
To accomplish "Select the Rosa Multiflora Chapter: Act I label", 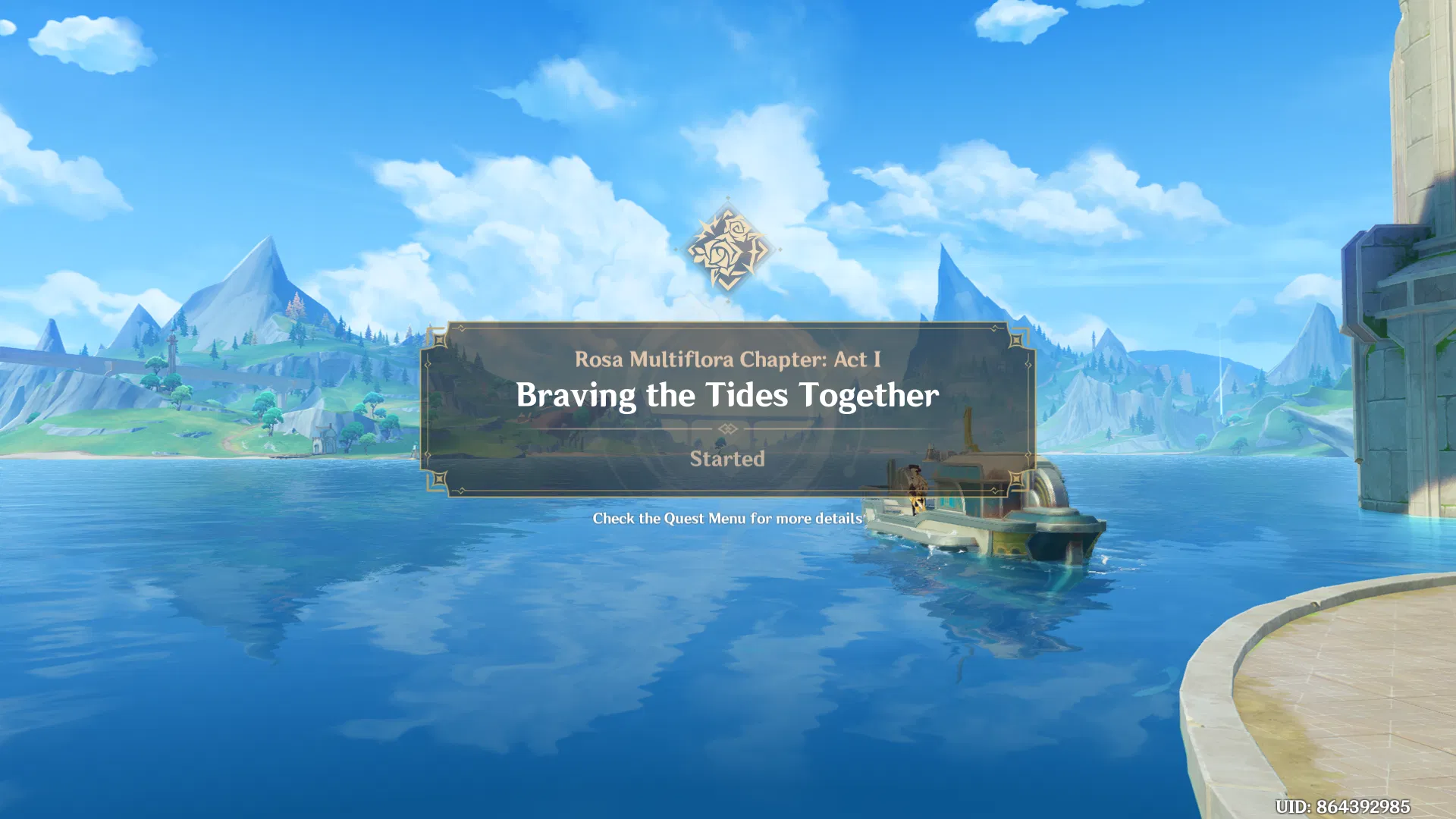I will tap(727, 360).
